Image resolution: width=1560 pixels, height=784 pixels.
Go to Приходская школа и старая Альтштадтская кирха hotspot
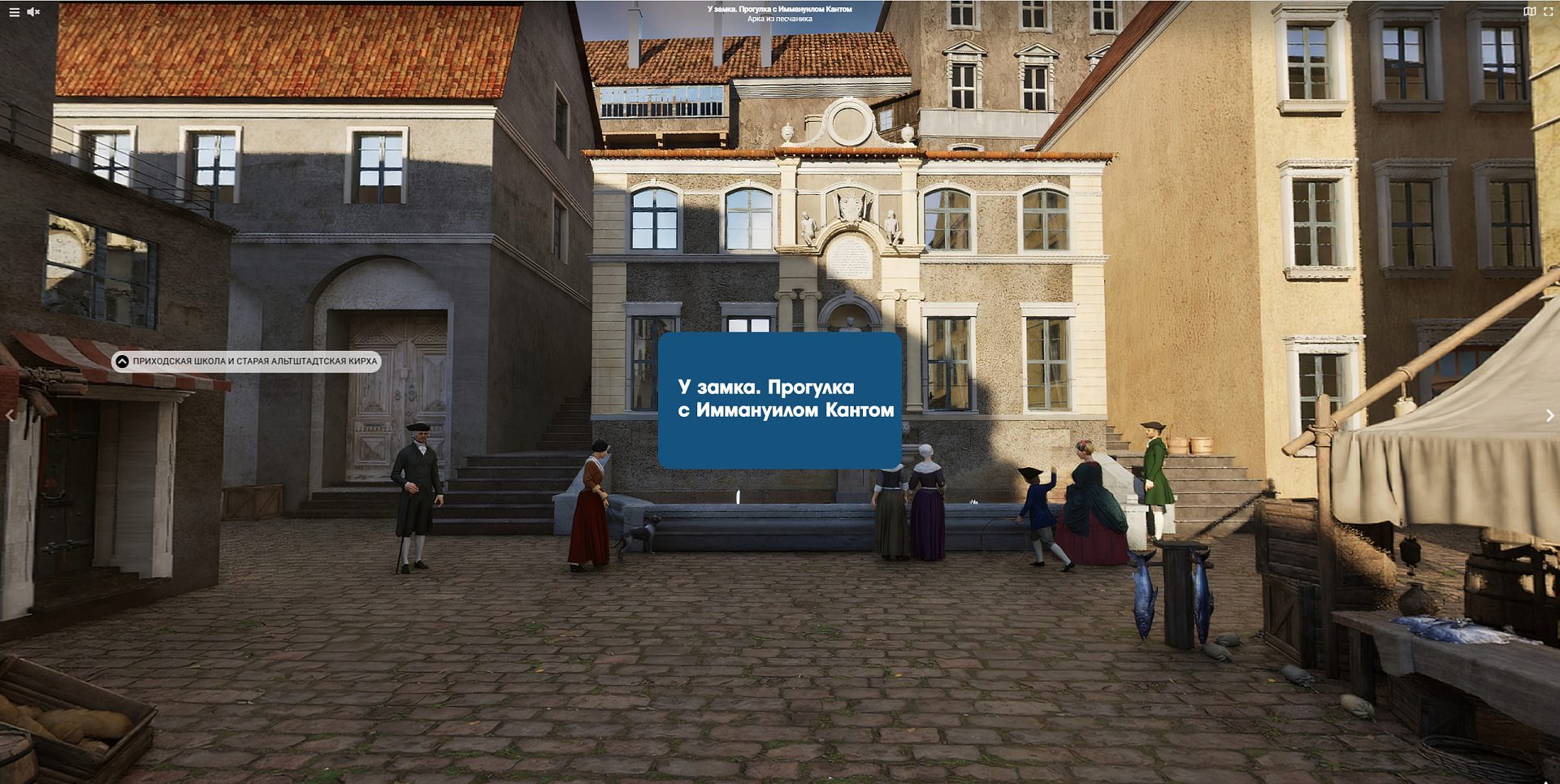[x=246, y=362]
